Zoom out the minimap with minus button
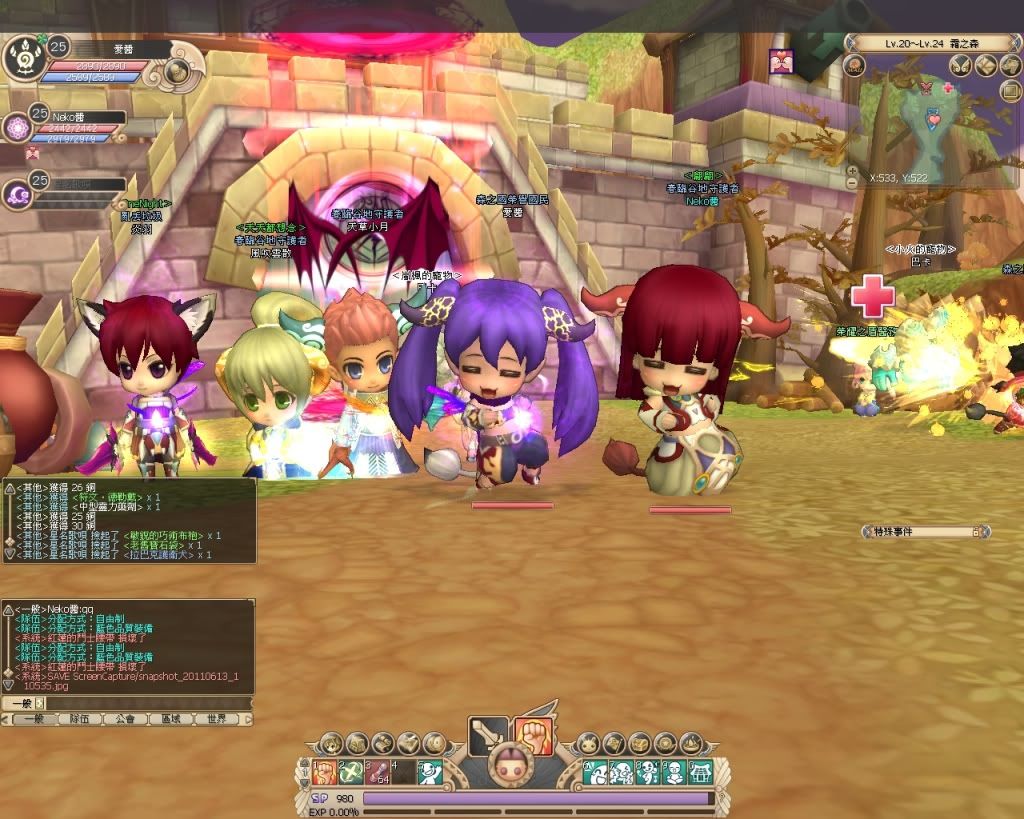The height and width of the screenshot is (819, 1024). pyautogui.click(x=851, y=183)
